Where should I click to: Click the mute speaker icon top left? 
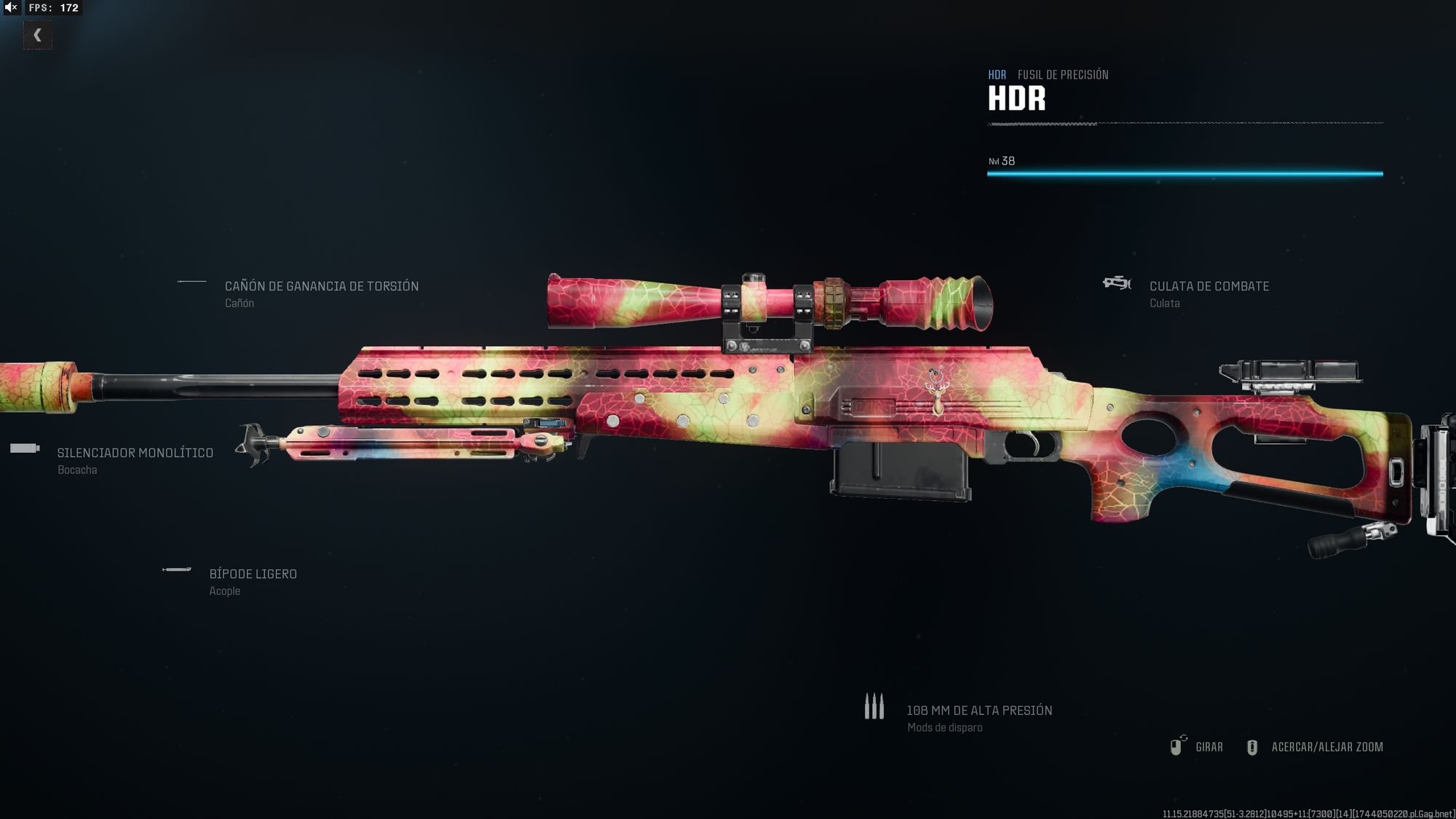[x=10, y=9]
